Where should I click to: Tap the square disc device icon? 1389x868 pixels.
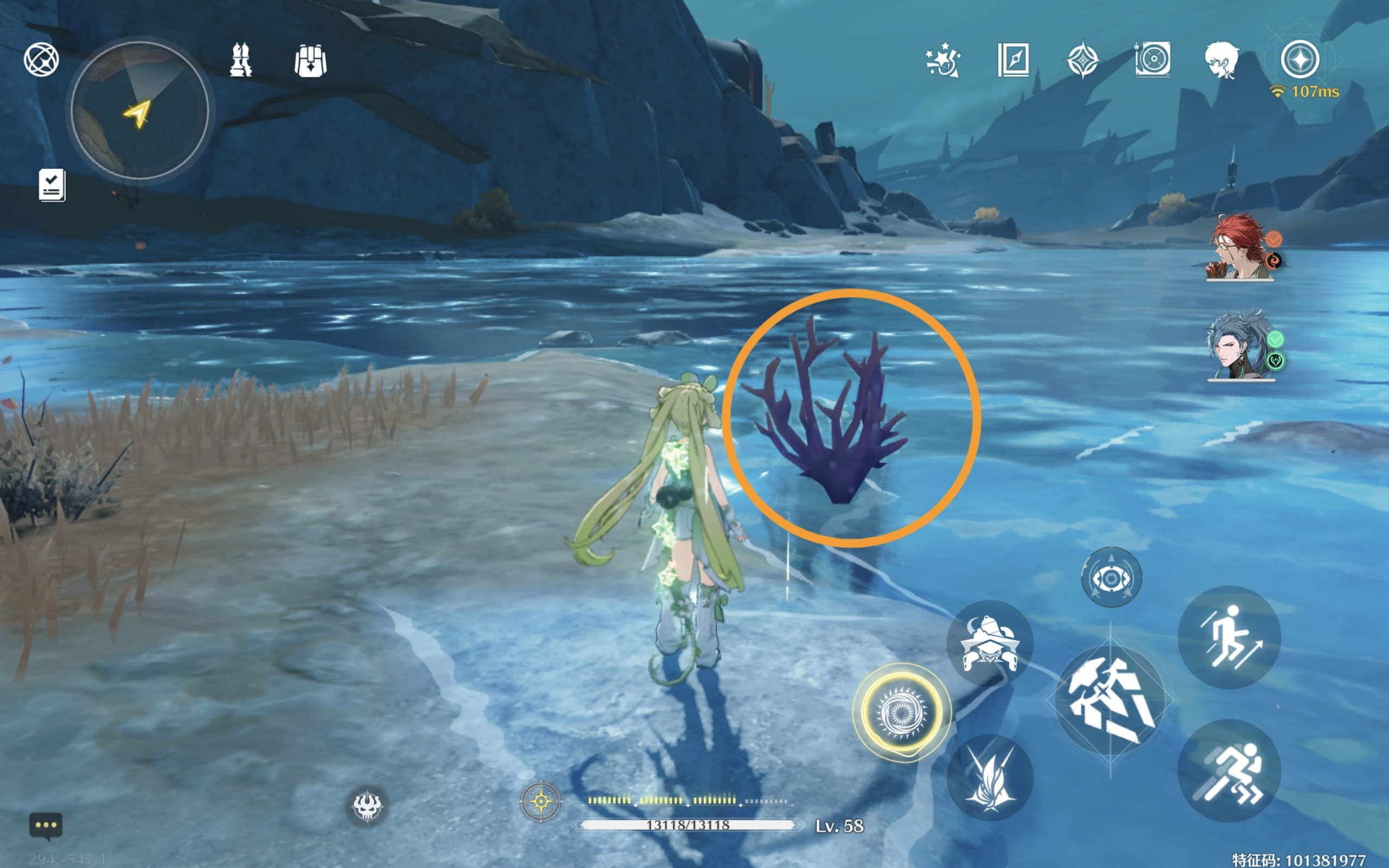coord(1152,60)
